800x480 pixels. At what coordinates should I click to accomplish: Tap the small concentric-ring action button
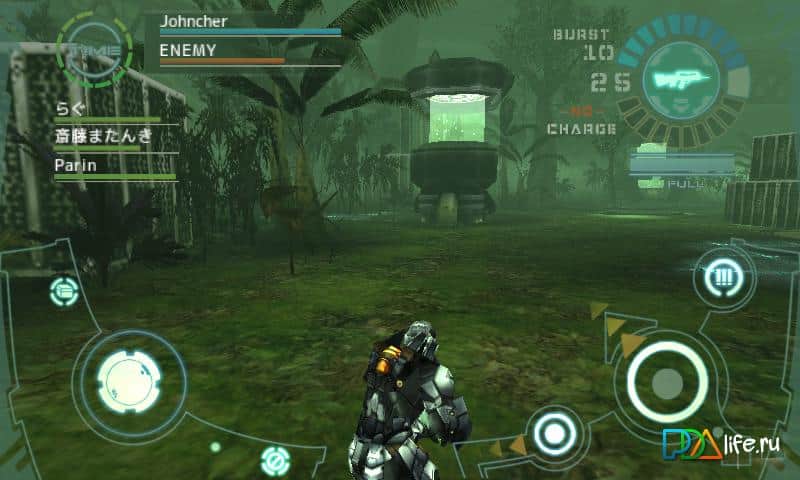pyautogui.click(x=551, y=434)
